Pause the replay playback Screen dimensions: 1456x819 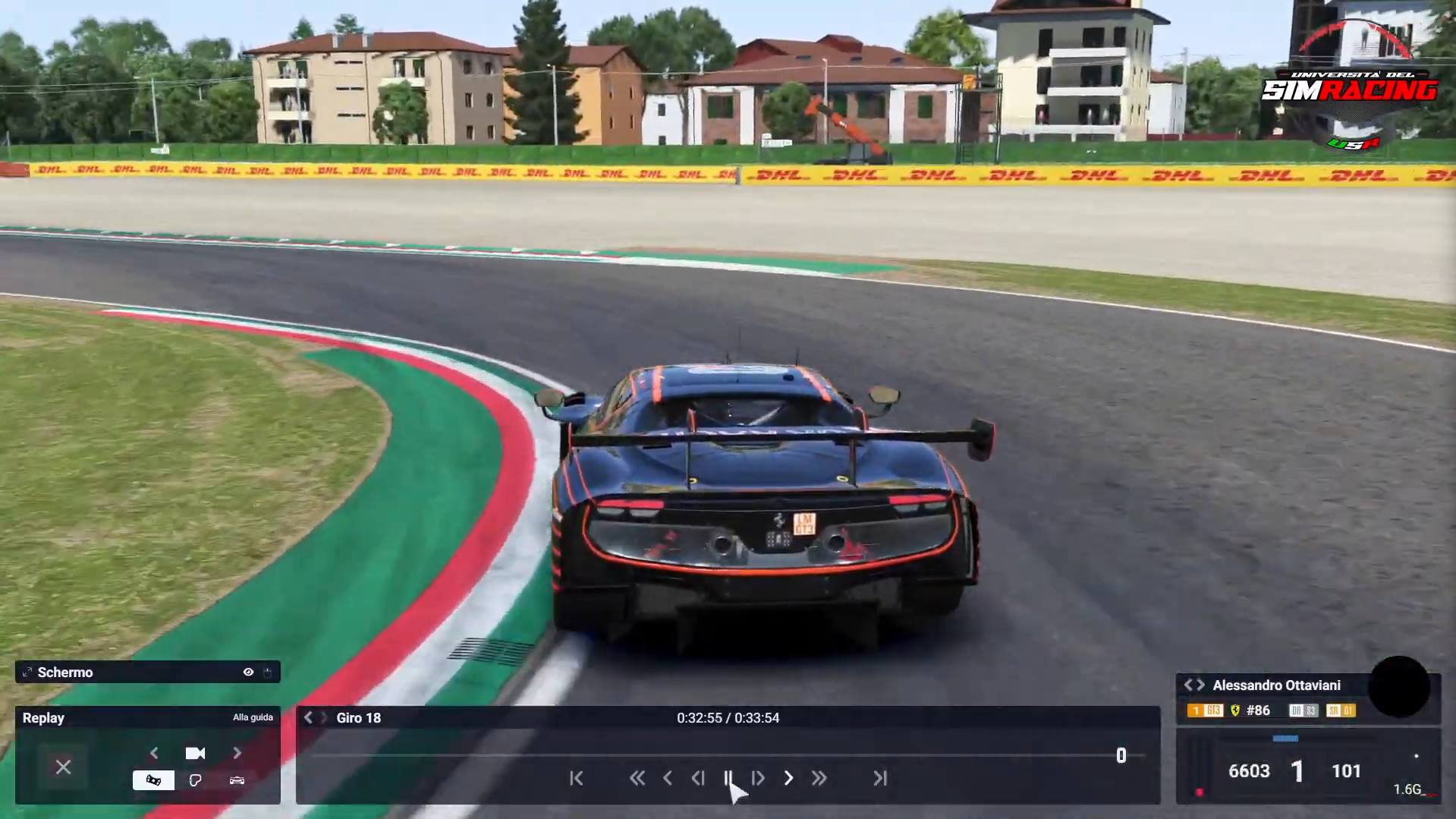728,778
